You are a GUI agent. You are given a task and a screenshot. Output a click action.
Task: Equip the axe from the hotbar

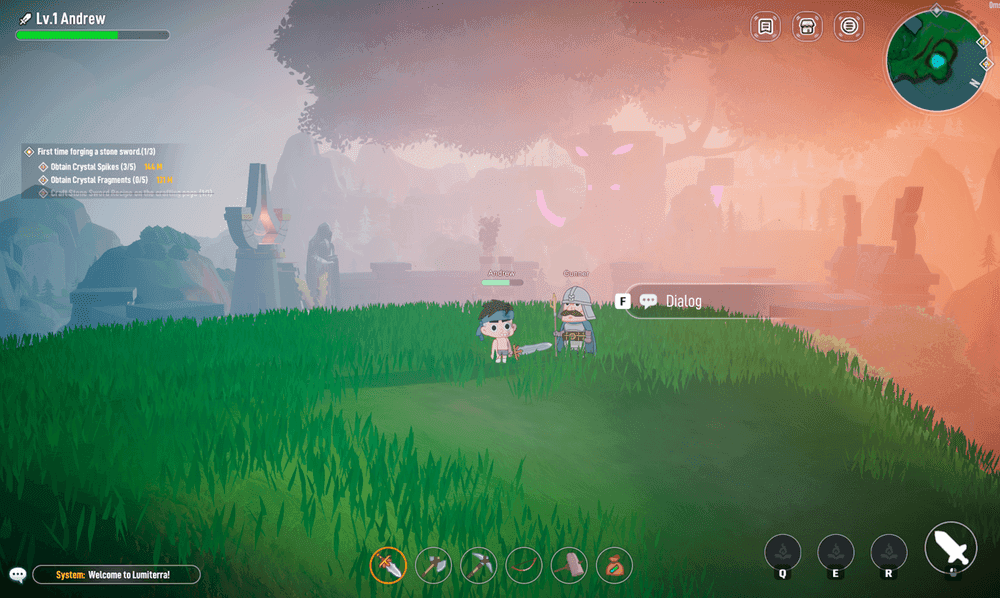434,566
